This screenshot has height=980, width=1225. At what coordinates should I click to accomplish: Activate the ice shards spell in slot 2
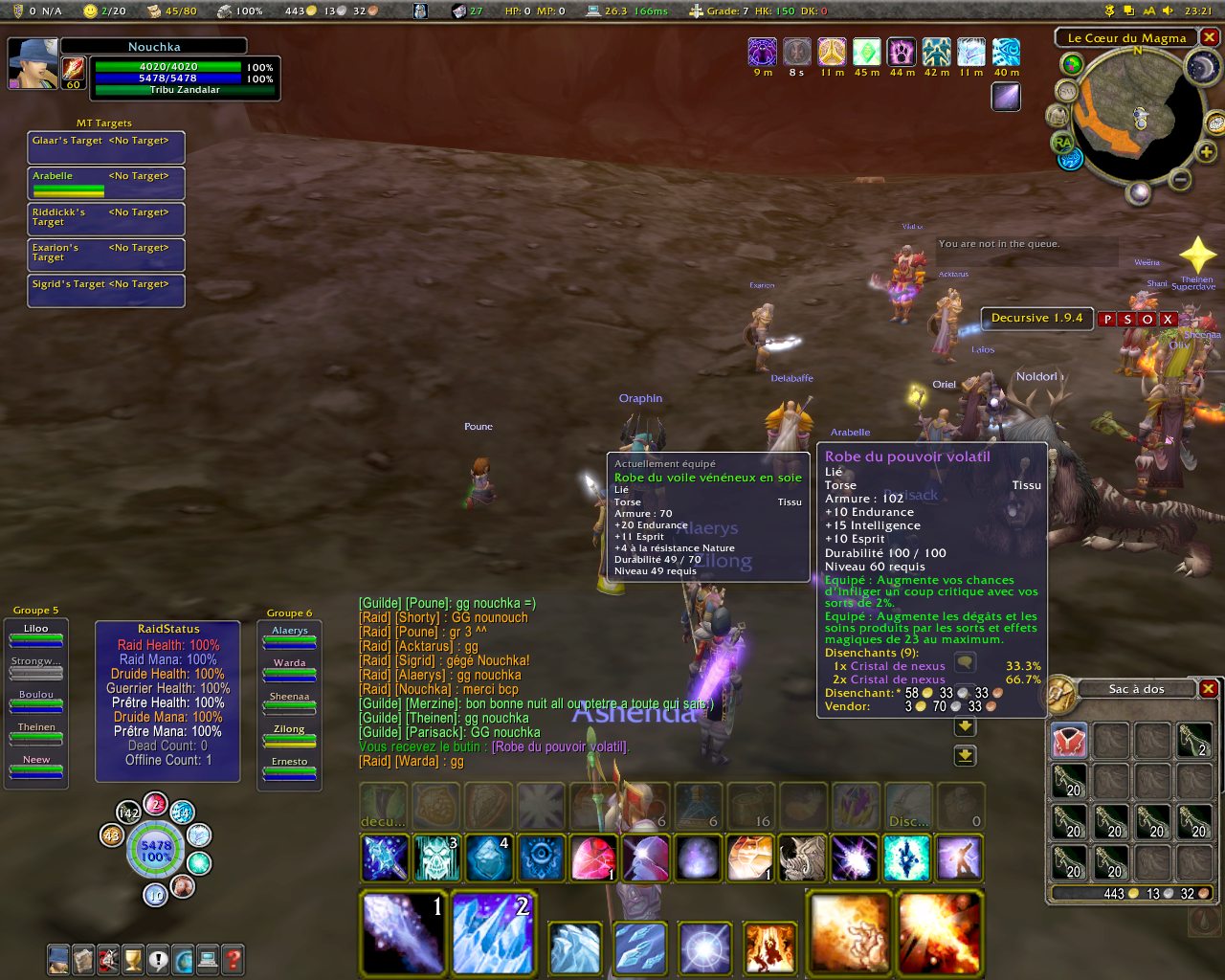492,932
